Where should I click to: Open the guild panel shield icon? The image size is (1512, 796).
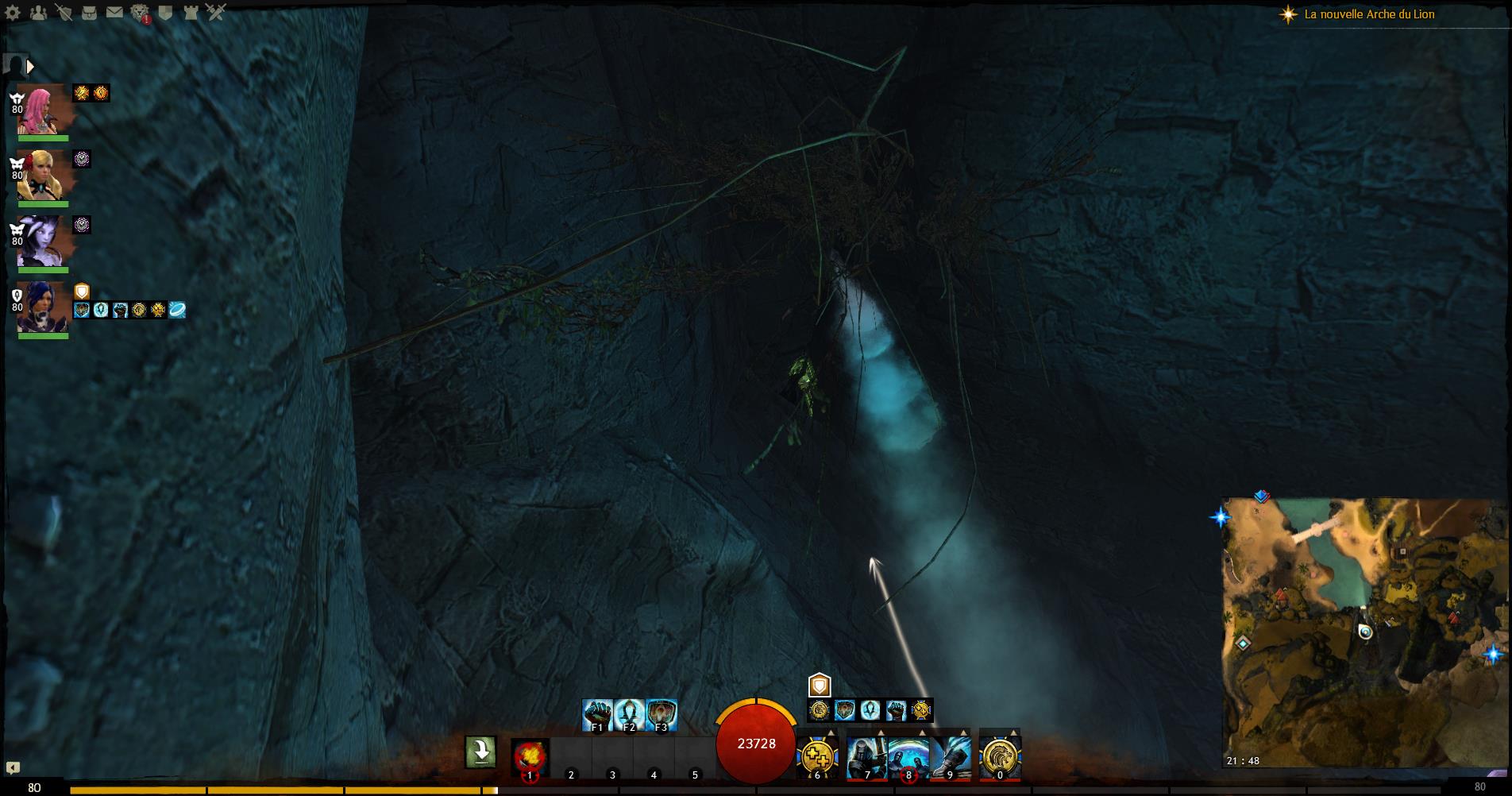coord(165,13)
